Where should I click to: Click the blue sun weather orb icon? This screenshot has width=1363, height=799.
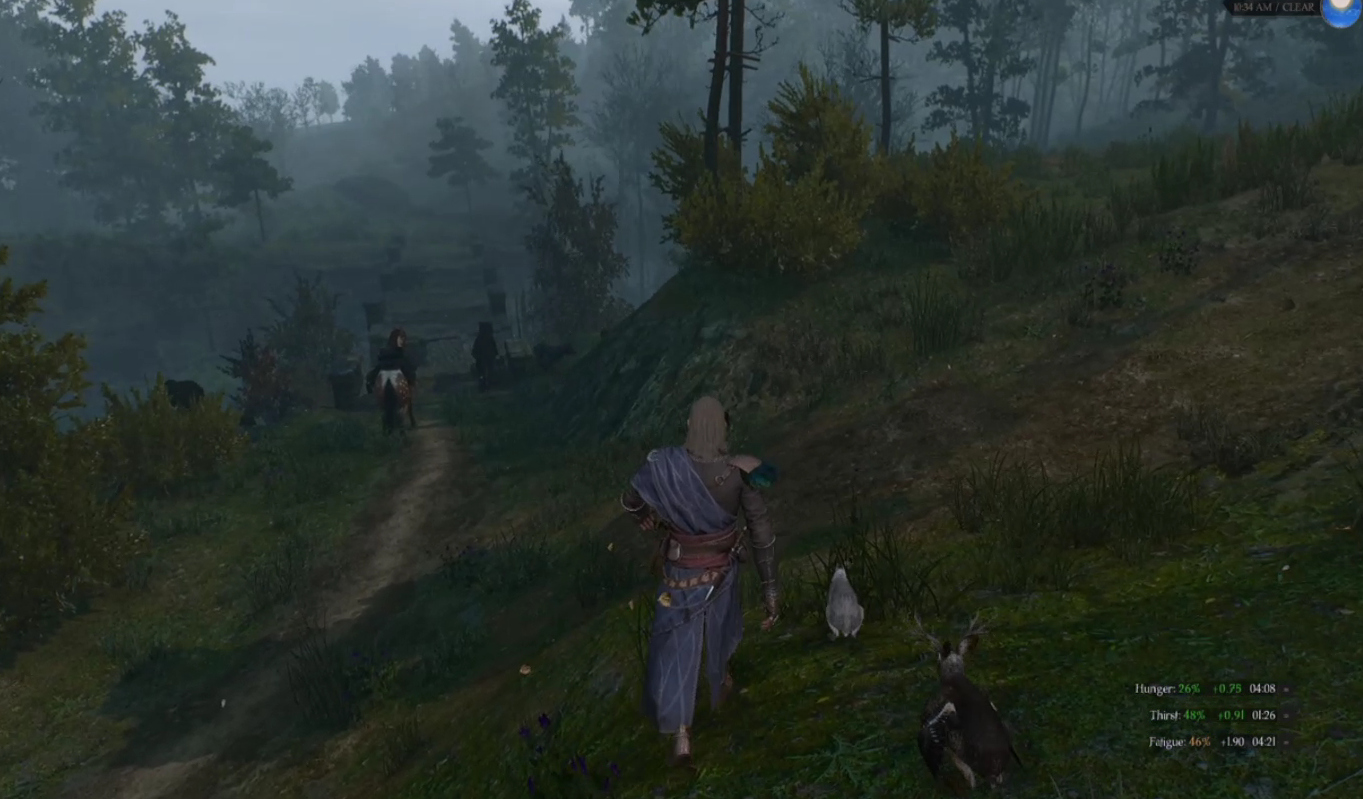coord(1342,10)
